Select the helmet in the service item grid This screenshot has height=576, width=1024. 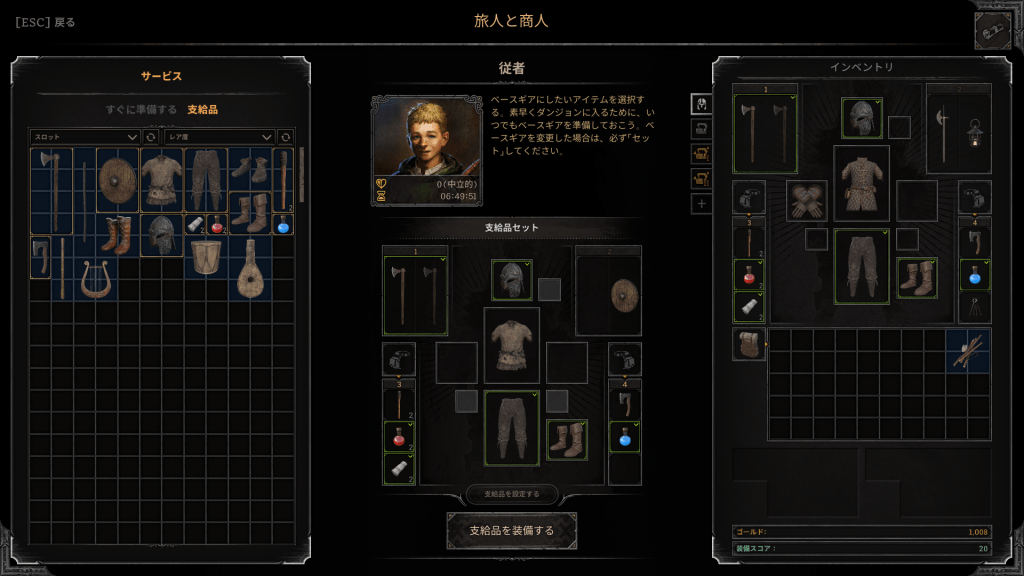click(161, 235)
